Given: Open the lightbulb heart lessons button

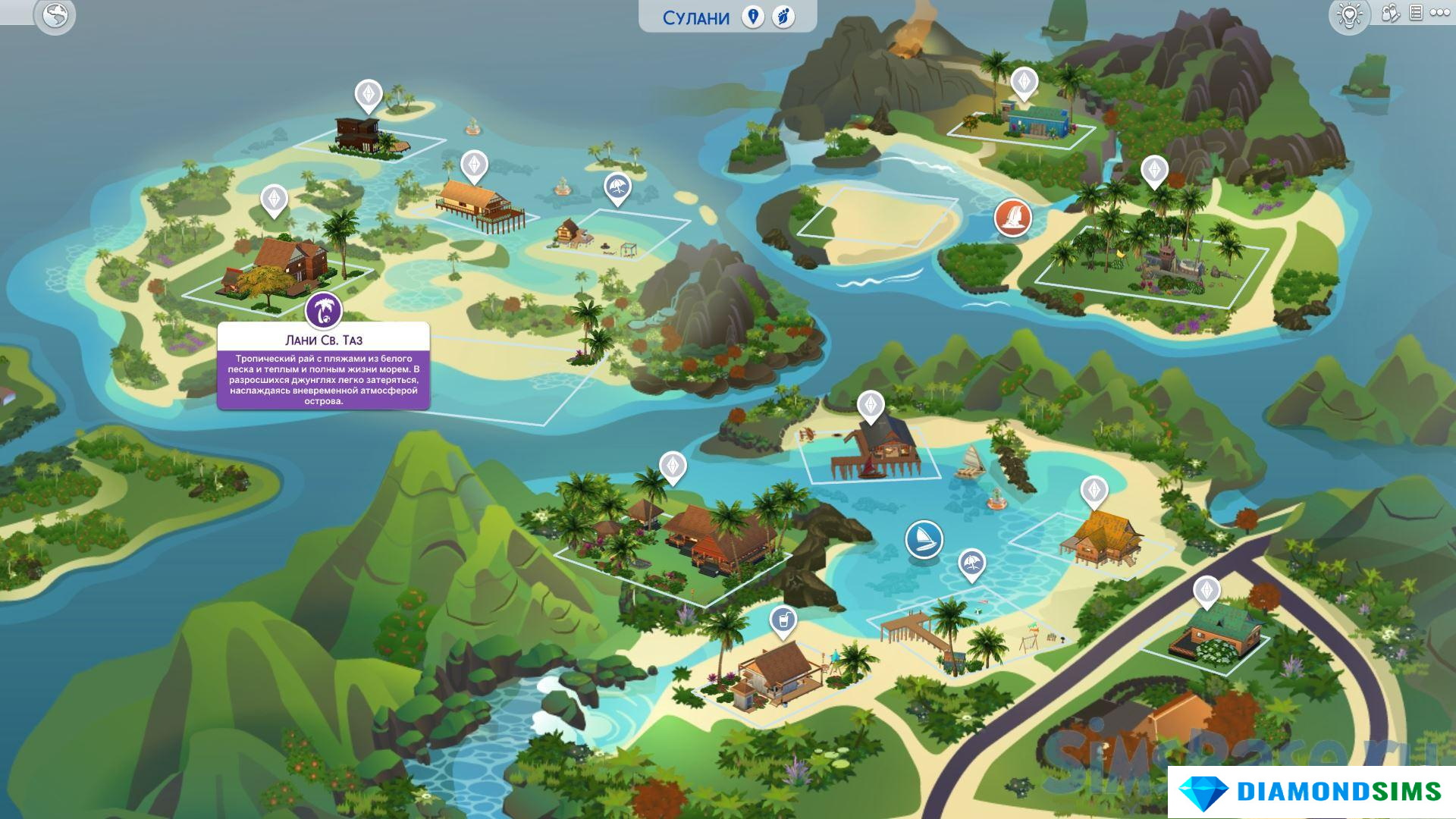Looking at the screenshot, I should coord(1348,15).
